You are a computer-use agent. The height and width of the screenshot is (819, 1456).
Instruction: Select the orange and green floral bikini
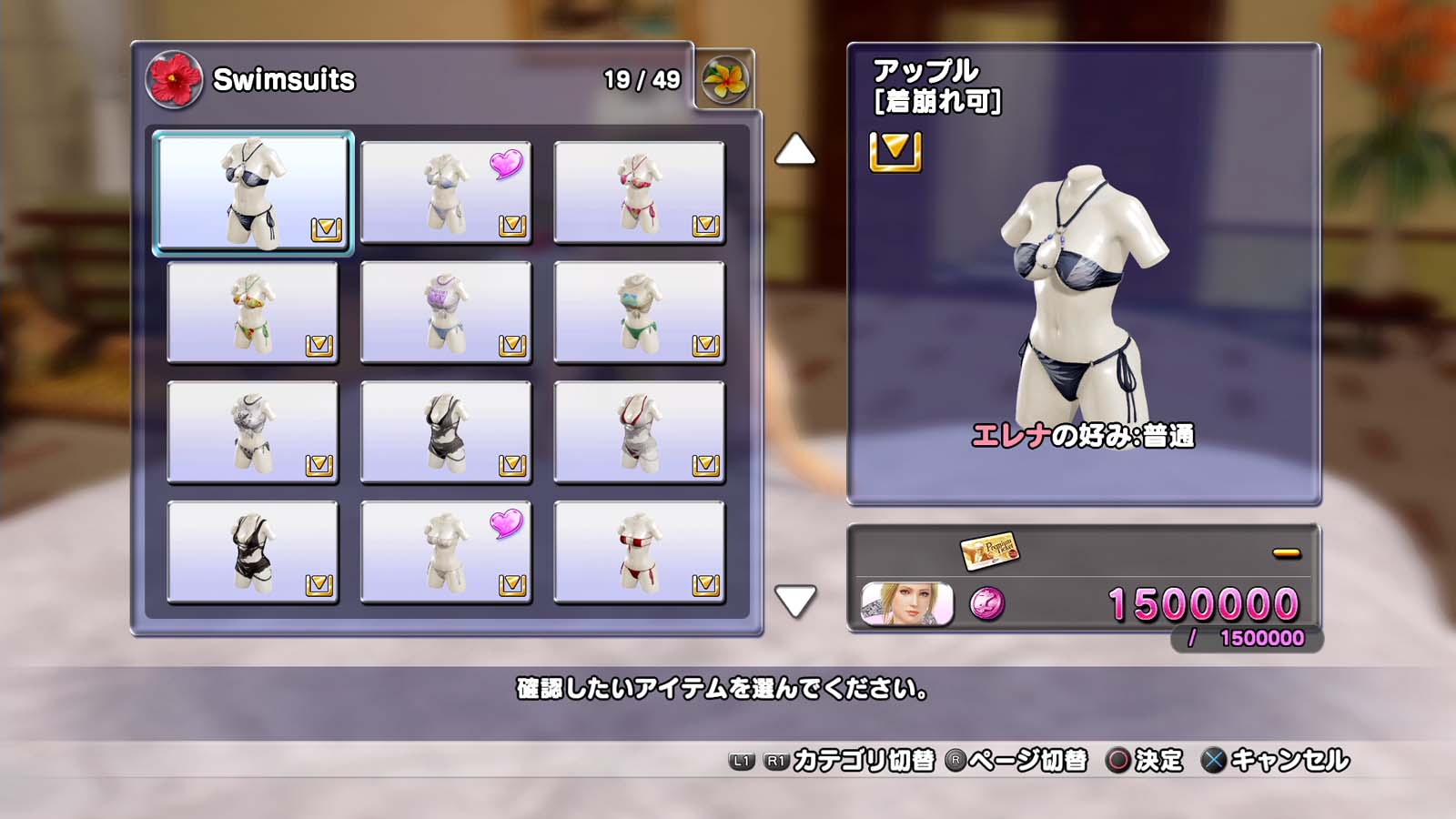(253, 312)
